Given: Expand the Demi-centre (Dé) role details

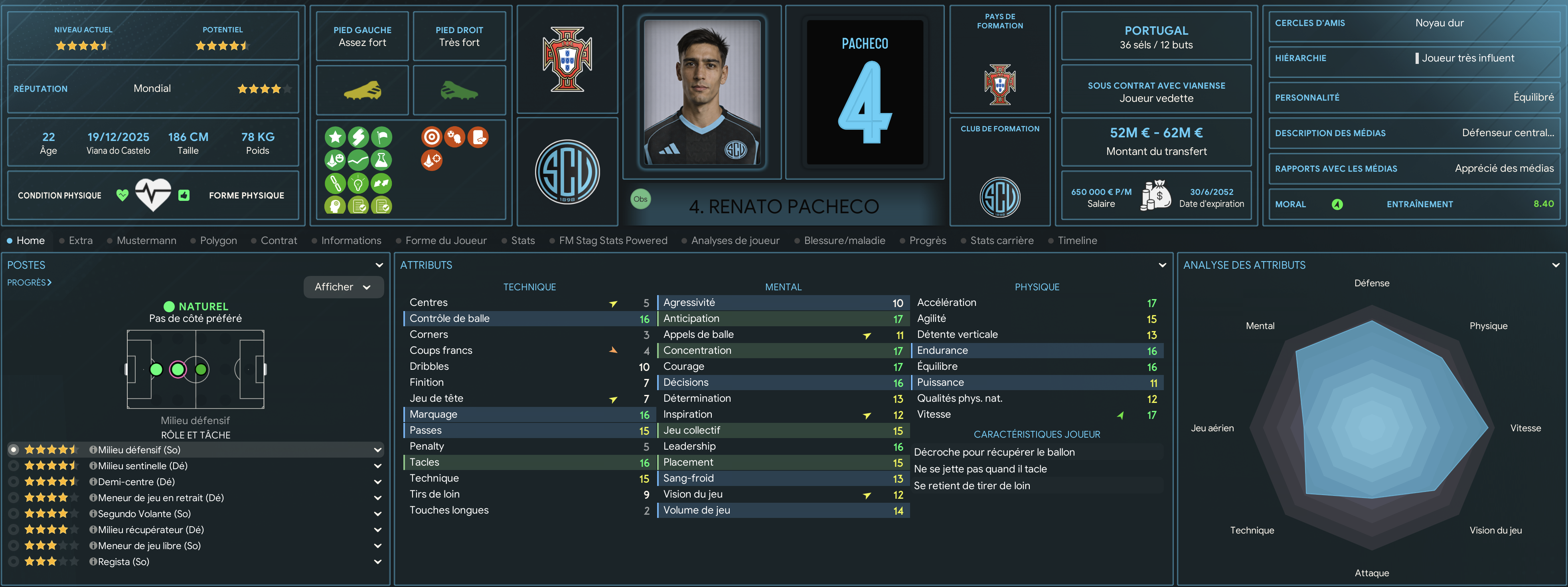Looking at the screenshot, I should coord(377,482).
